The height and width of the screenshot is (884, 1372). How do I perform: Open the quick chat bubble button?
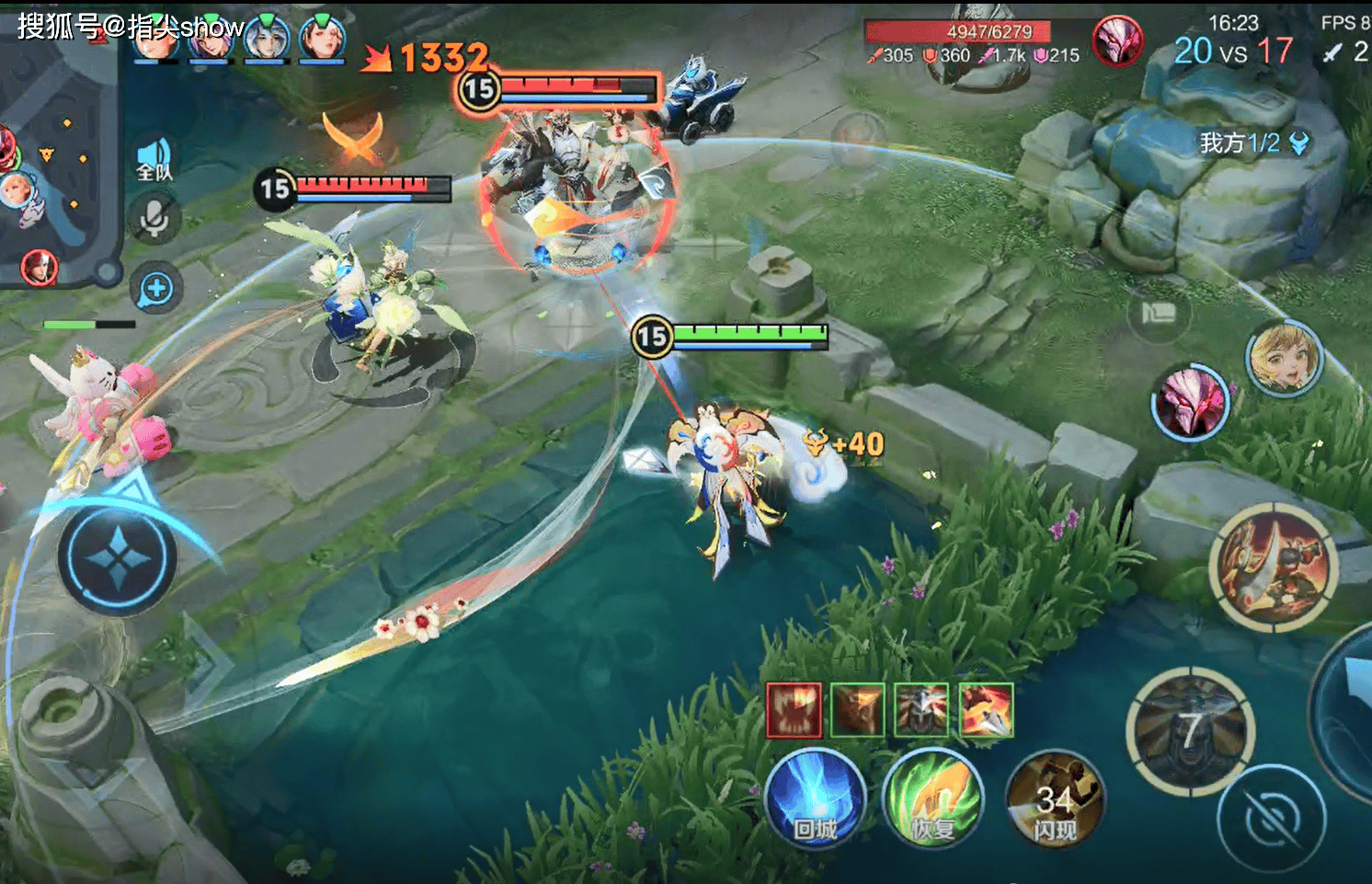click(x=155, y=289)
